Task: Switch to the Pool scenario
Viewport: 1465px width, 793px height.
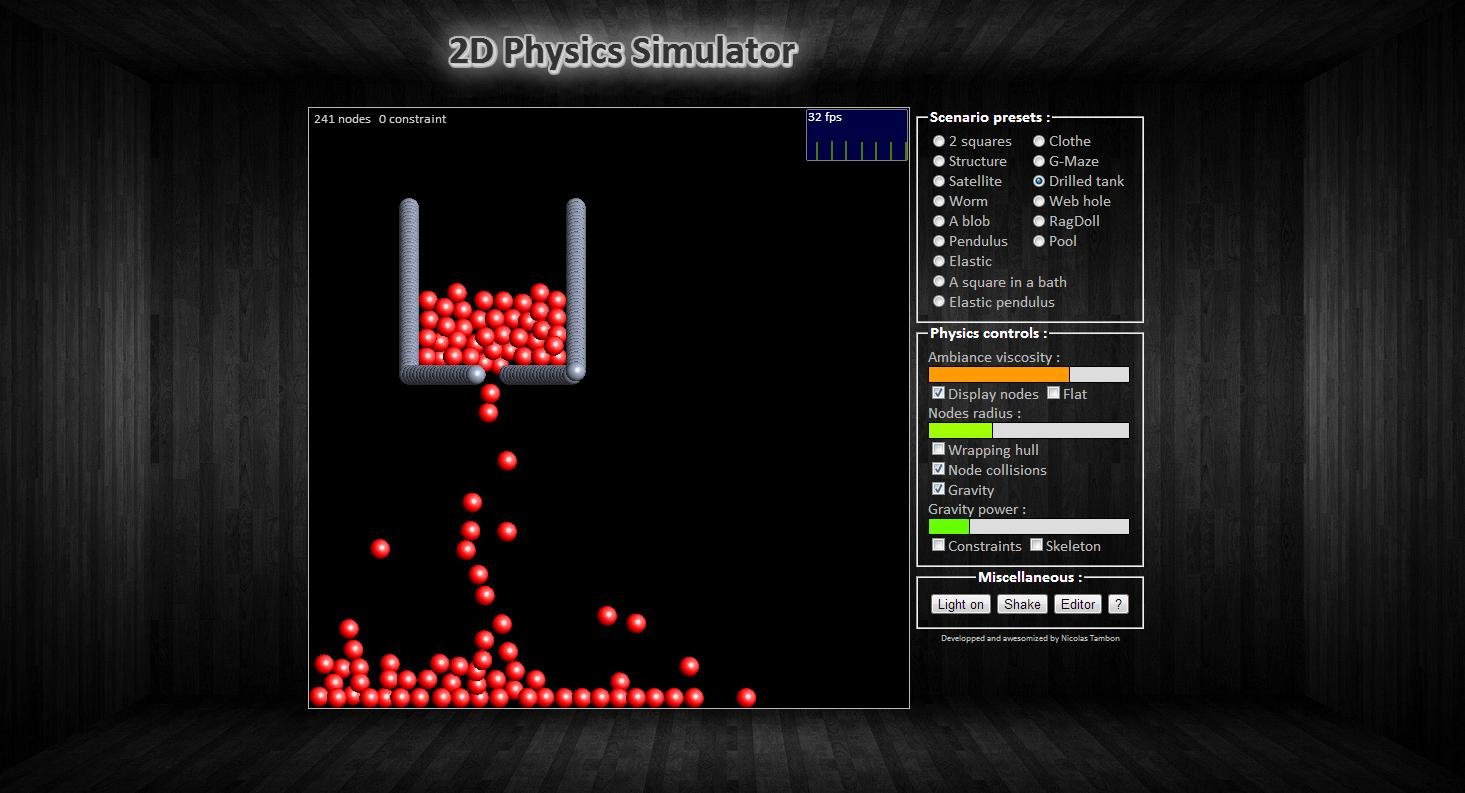Action: click(x=1040, y=241)
